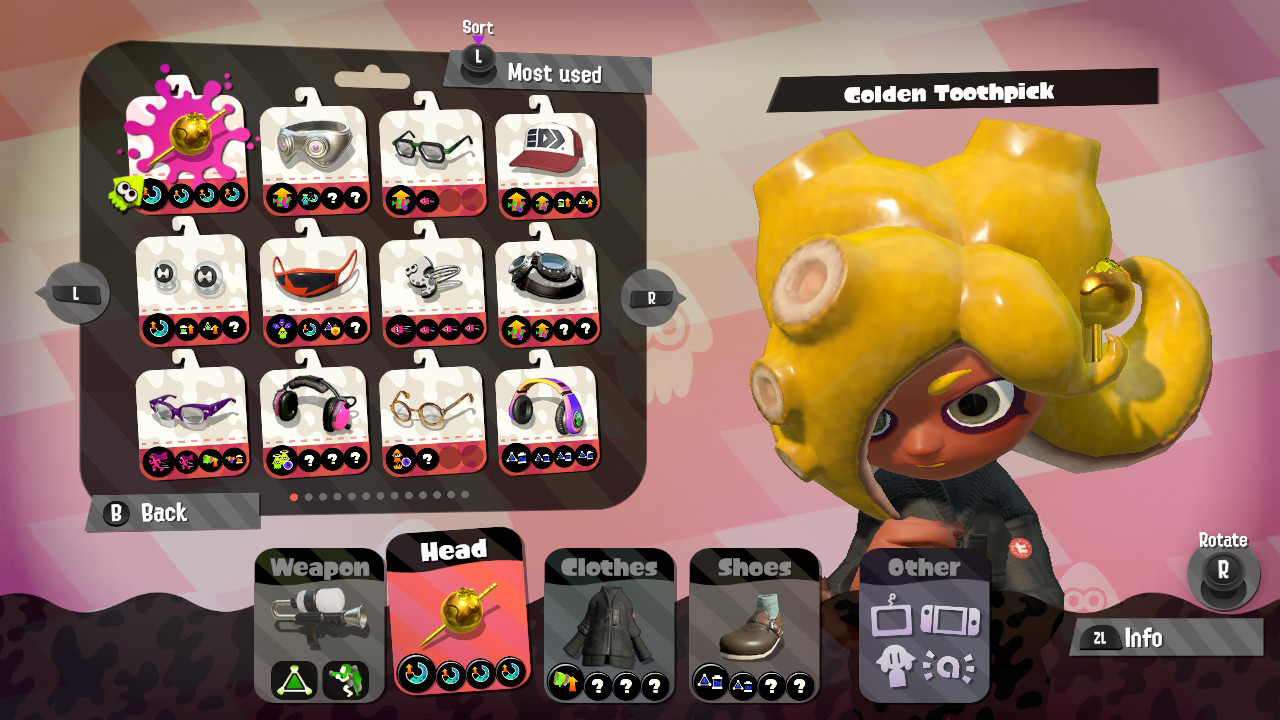Click the handheld Switch icon under Other
Screen dimensions: 1280x720
[952, 622]
